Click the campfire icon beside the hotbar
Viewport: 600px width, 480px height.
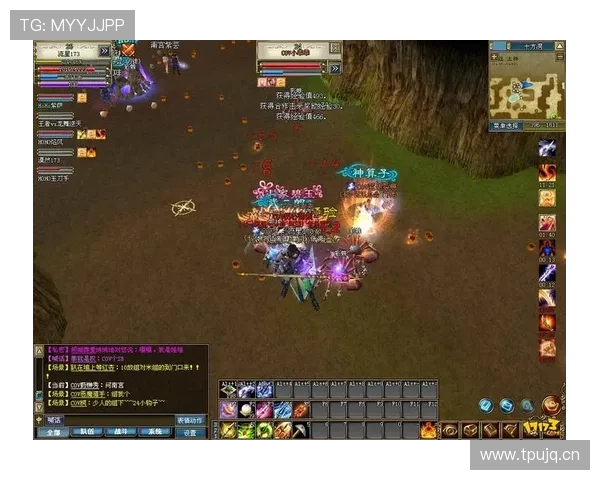click(x=428, y=430)
